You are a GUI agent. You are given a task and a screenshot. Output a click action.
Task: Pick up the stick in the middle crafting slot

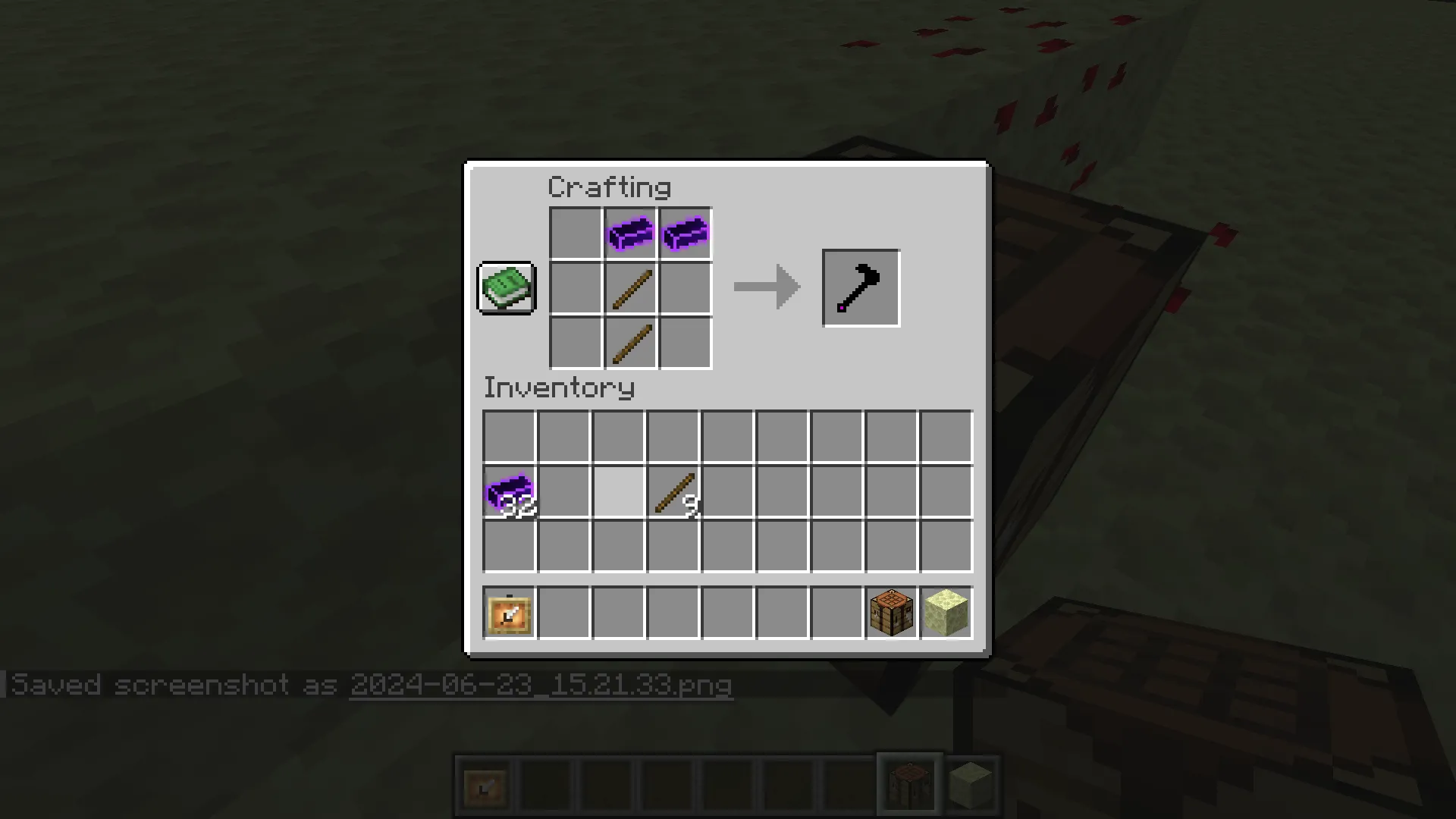[x=629, y=287]
